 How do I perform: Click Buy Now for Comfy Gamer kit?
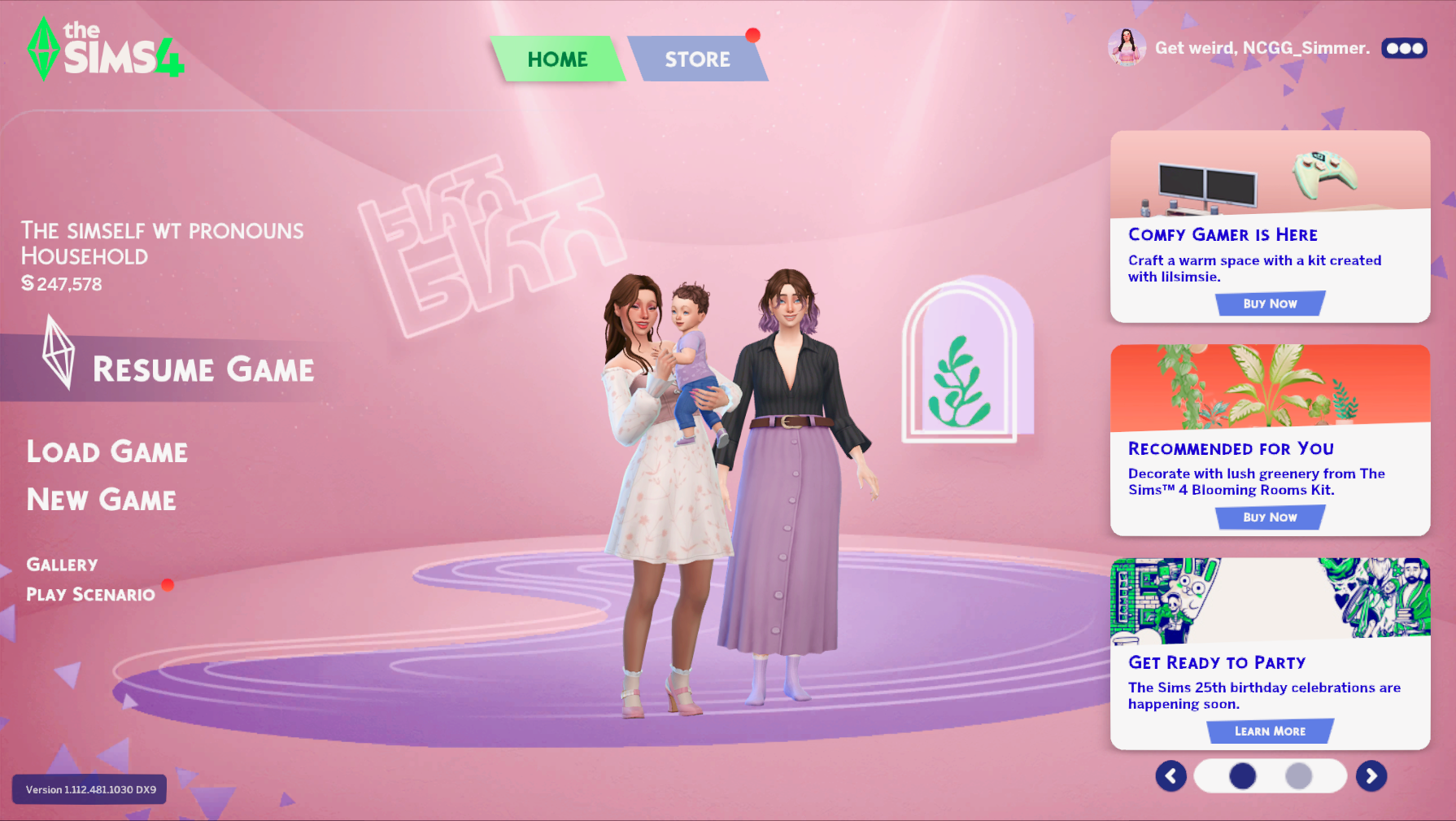1269,303
